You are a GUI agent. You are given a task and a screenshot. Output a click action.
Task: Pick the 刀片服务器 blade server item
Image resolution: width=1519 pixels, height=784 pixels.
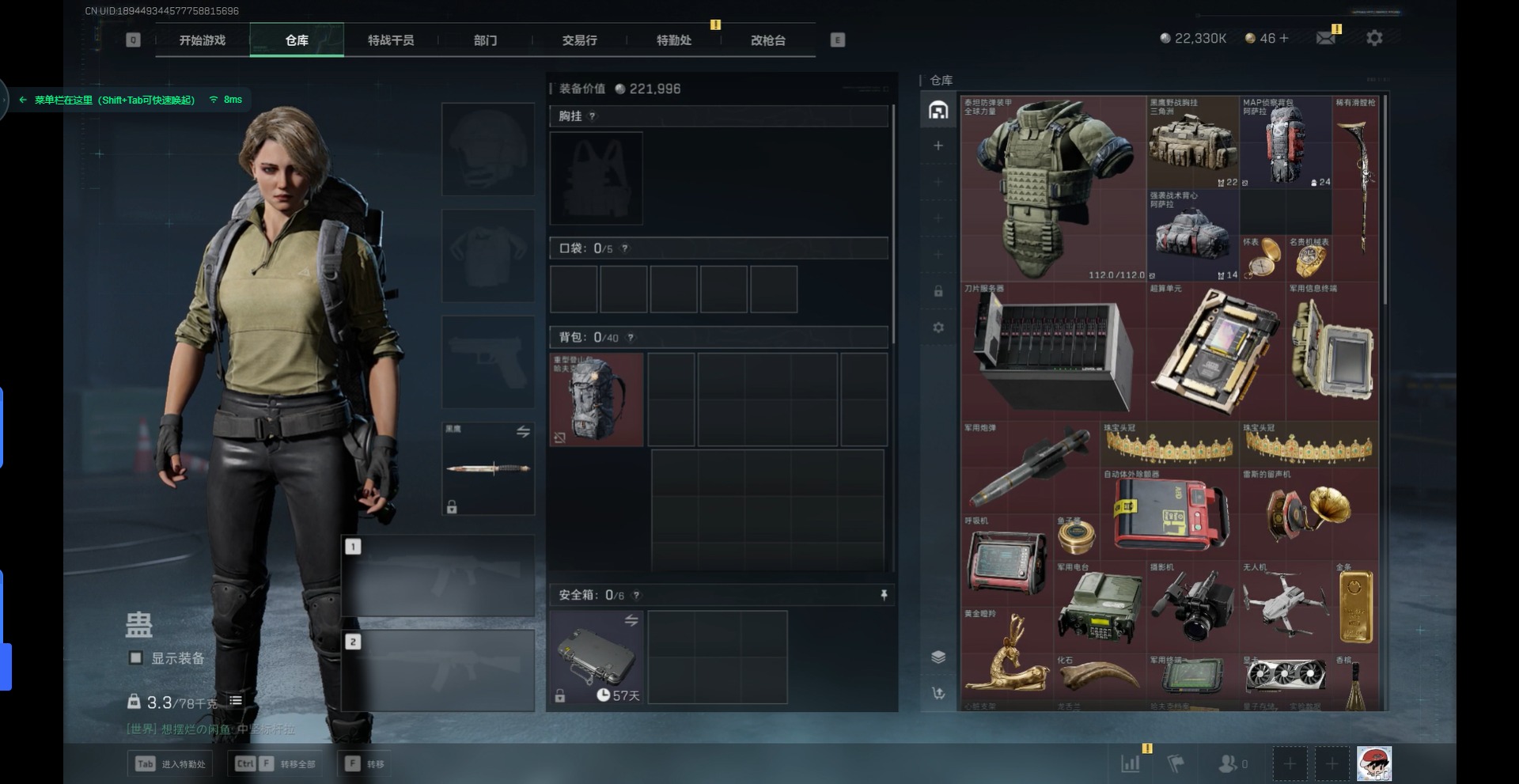coord(1053,348)
